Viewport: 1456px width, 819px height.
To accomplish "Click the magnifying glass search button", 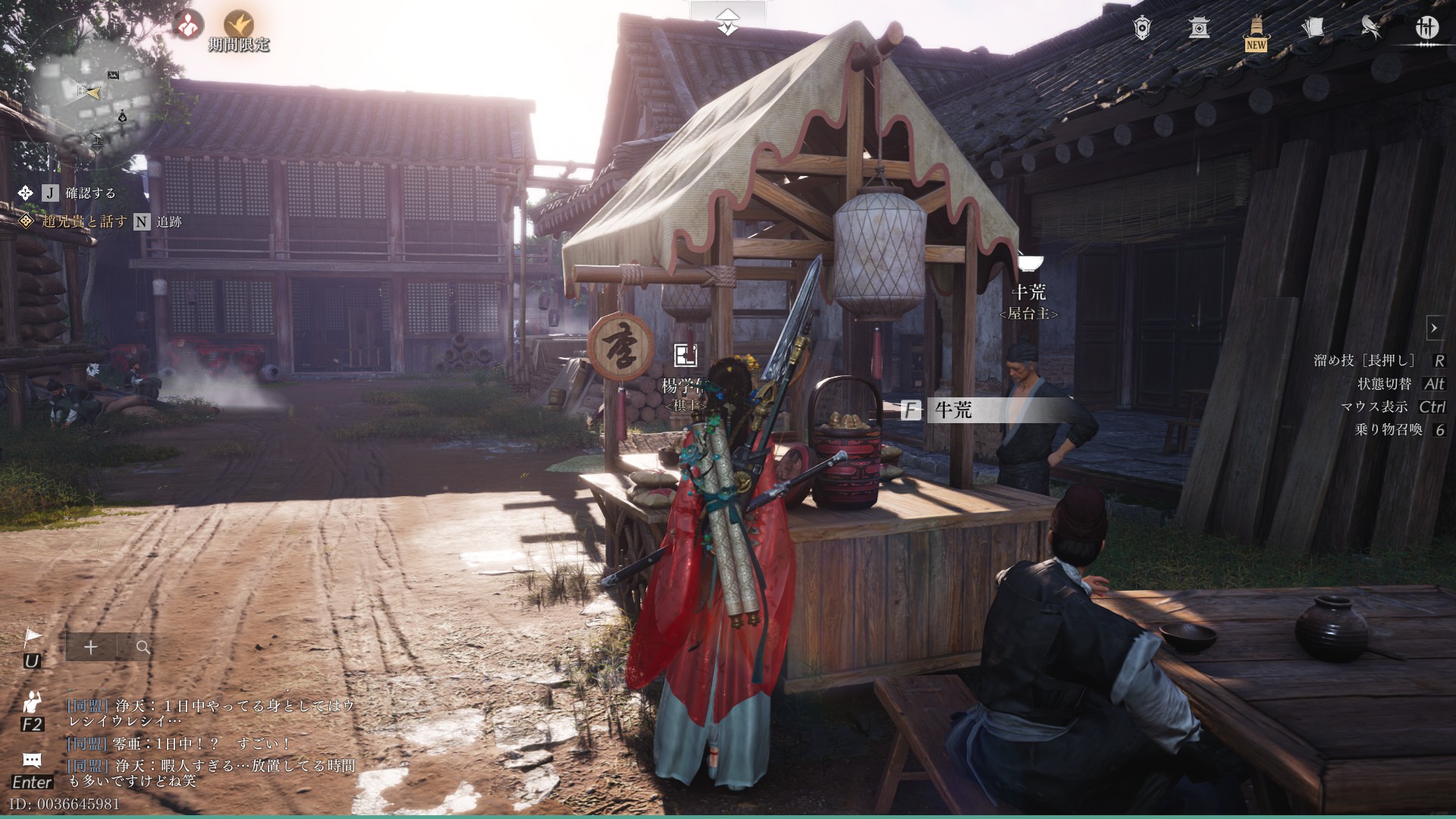I will (143, 648).
